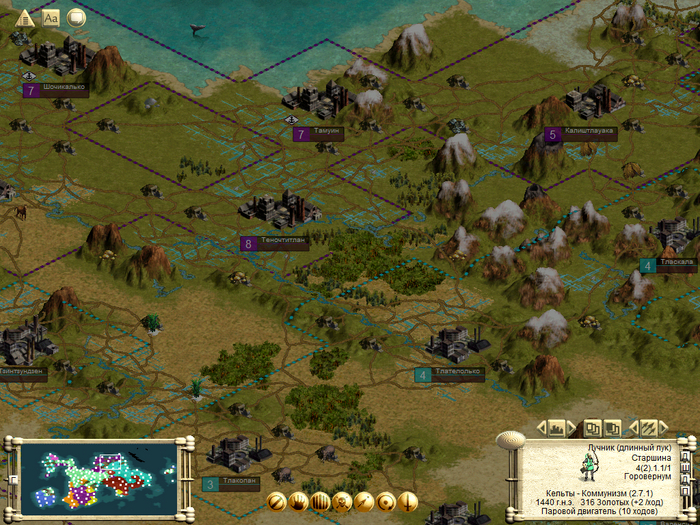Viewport: 700px width, 525px height.
Task: Click the oval knob on the info box
Action: click(x=511, y=438)
